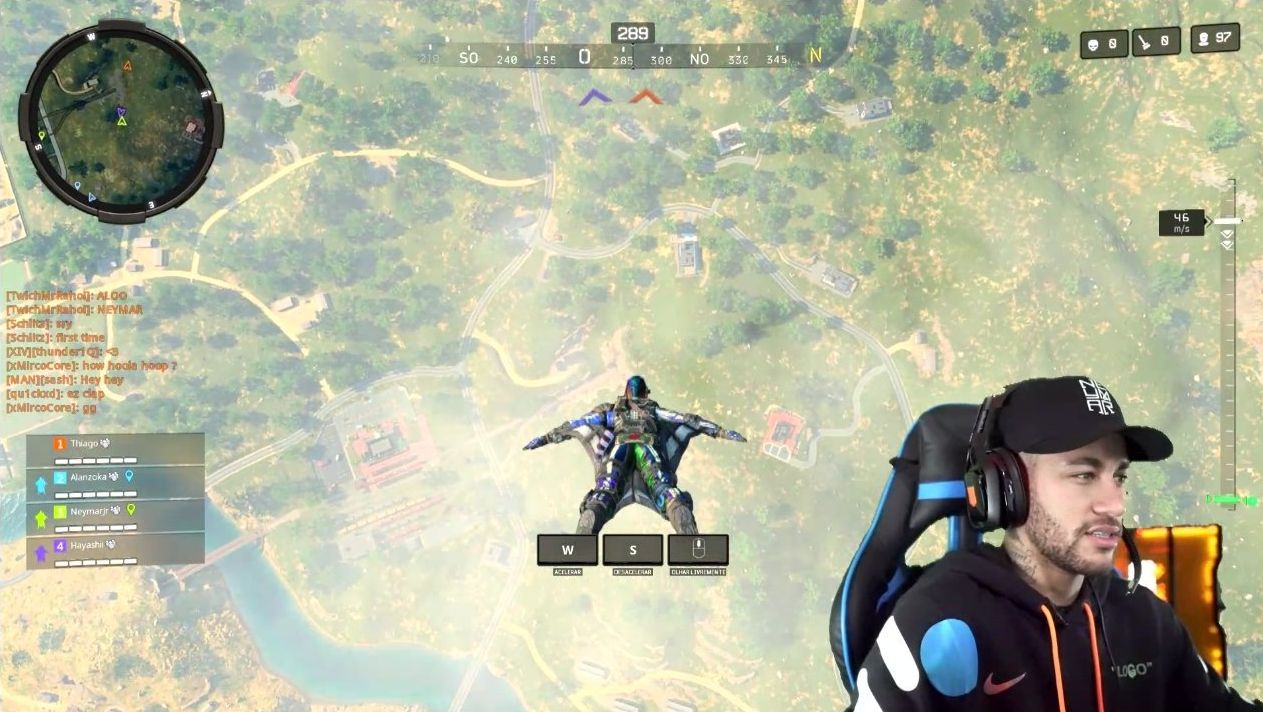Choose the Neymarjr squad row
This screenshot has width=1263, height=712.
pos(115,516)
